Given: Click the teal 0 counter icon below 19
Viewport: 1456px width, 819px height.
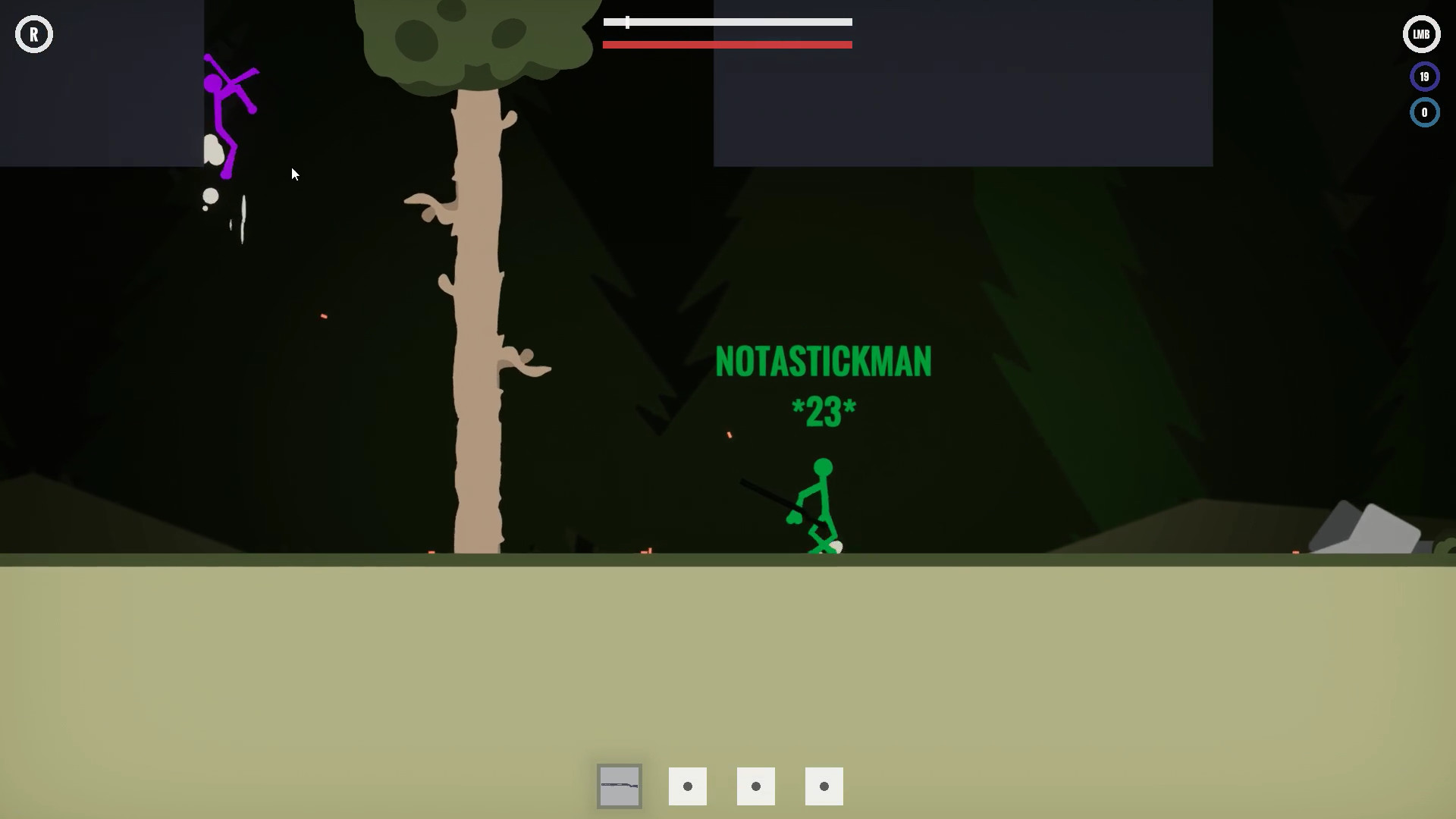Looking at the screenshot, I should point(1424,112).
